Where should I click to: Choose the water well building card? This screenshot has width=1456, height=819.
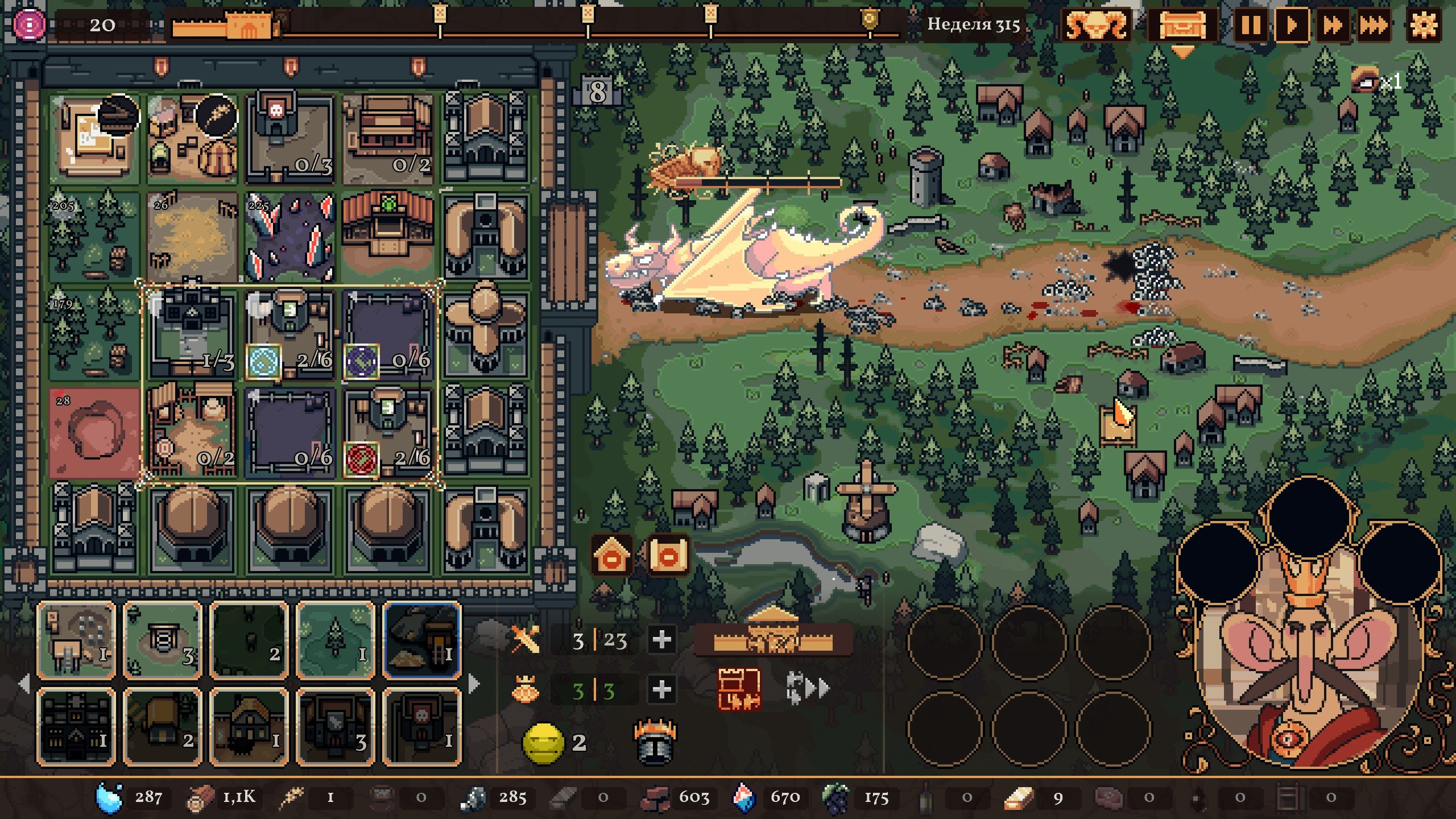(163, 640)
